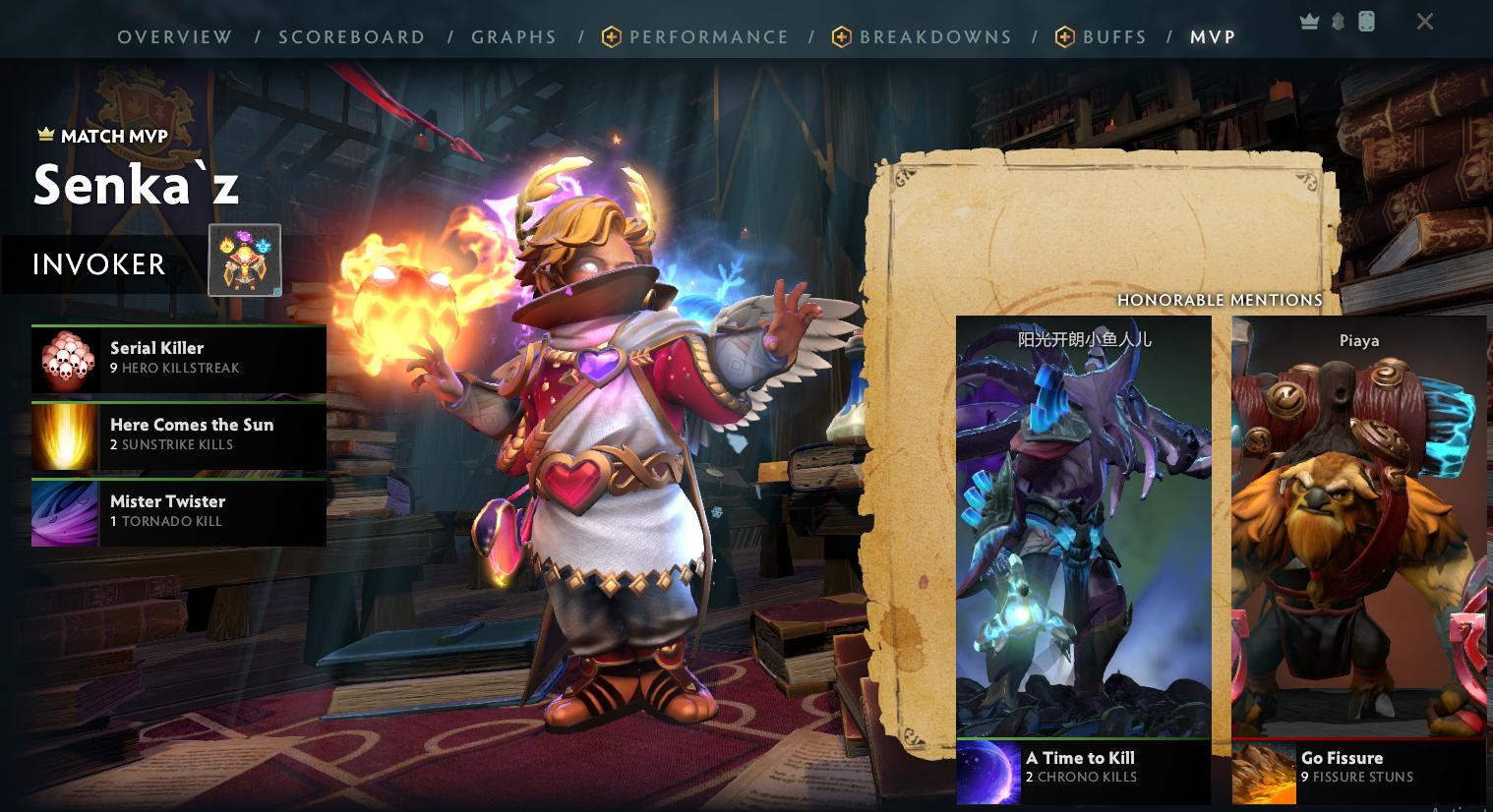The image size is (1493, 812).
Task: View the Buffs tab
Action: (1113, 37)
